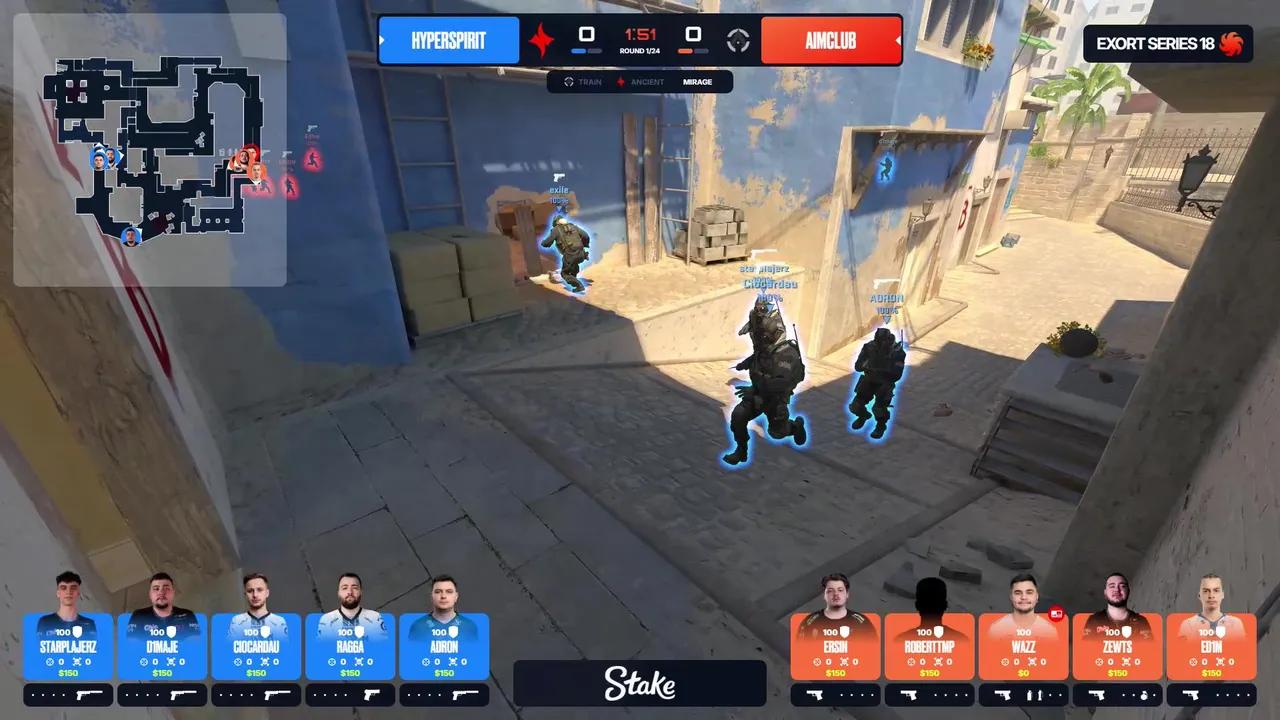Click the HYPERSPIRIT team name banner
The height and width of the screenshot is (720, 1280).
tap(449, 40)
